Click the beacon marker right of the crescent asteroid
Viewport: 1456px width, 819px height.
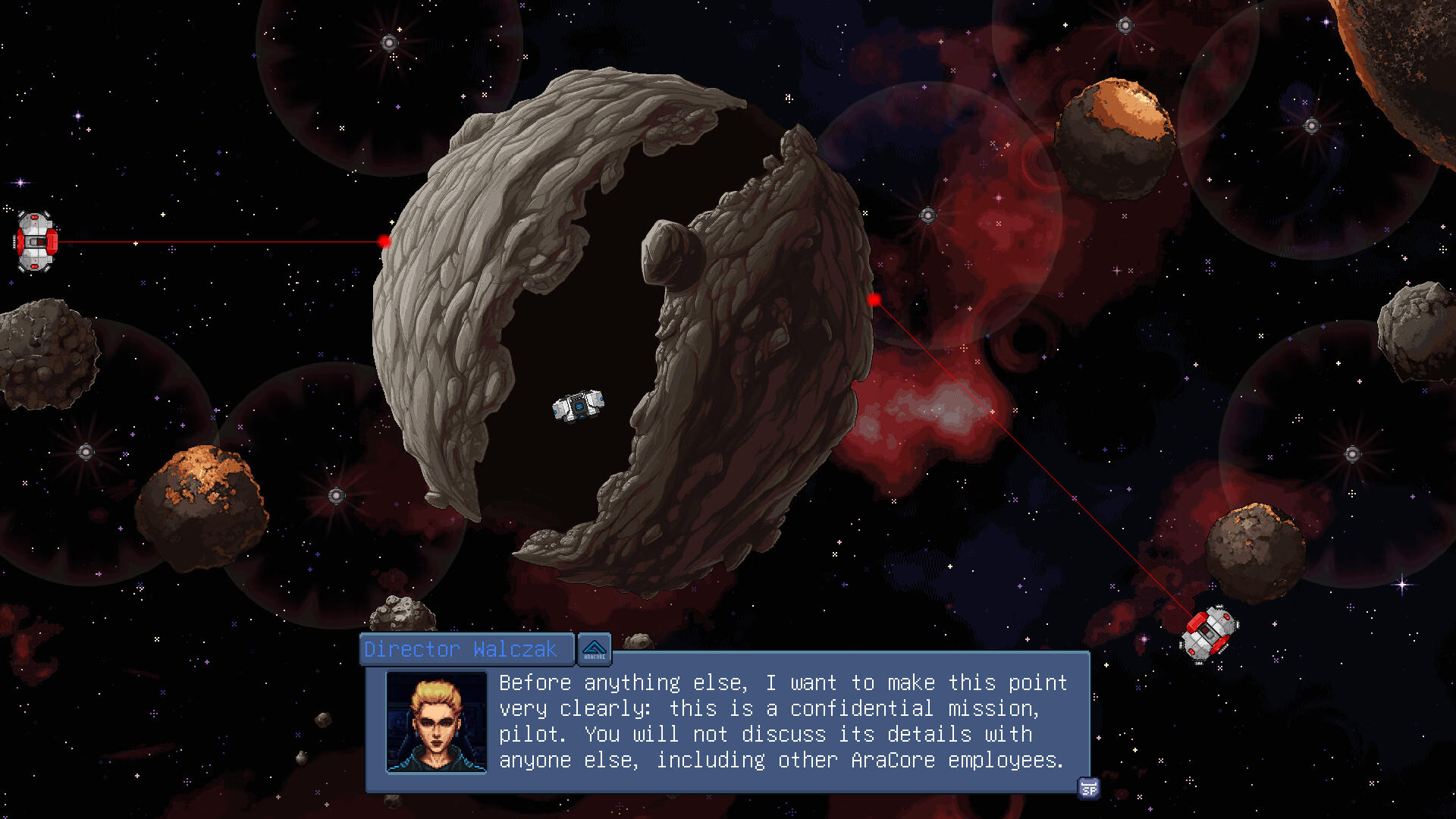coord(927,215)
